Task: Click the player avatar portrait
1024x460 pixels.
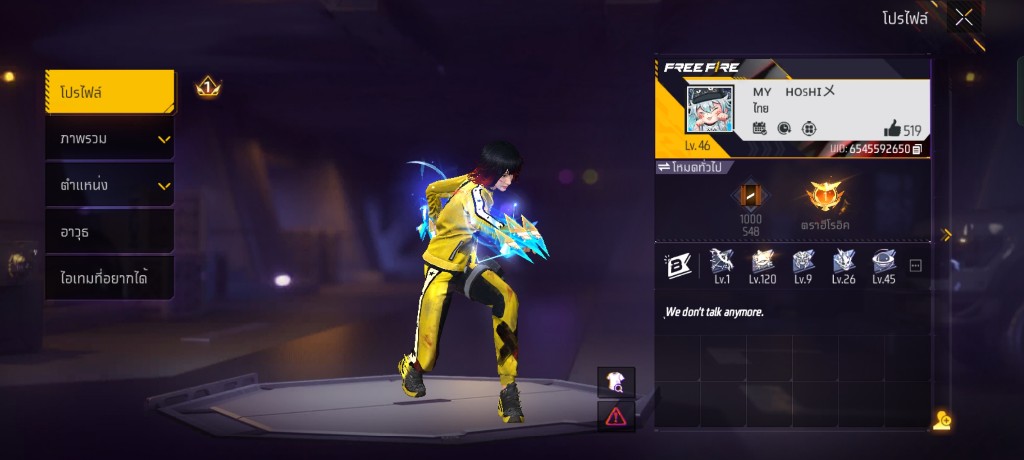Action: tap(709, 109)
